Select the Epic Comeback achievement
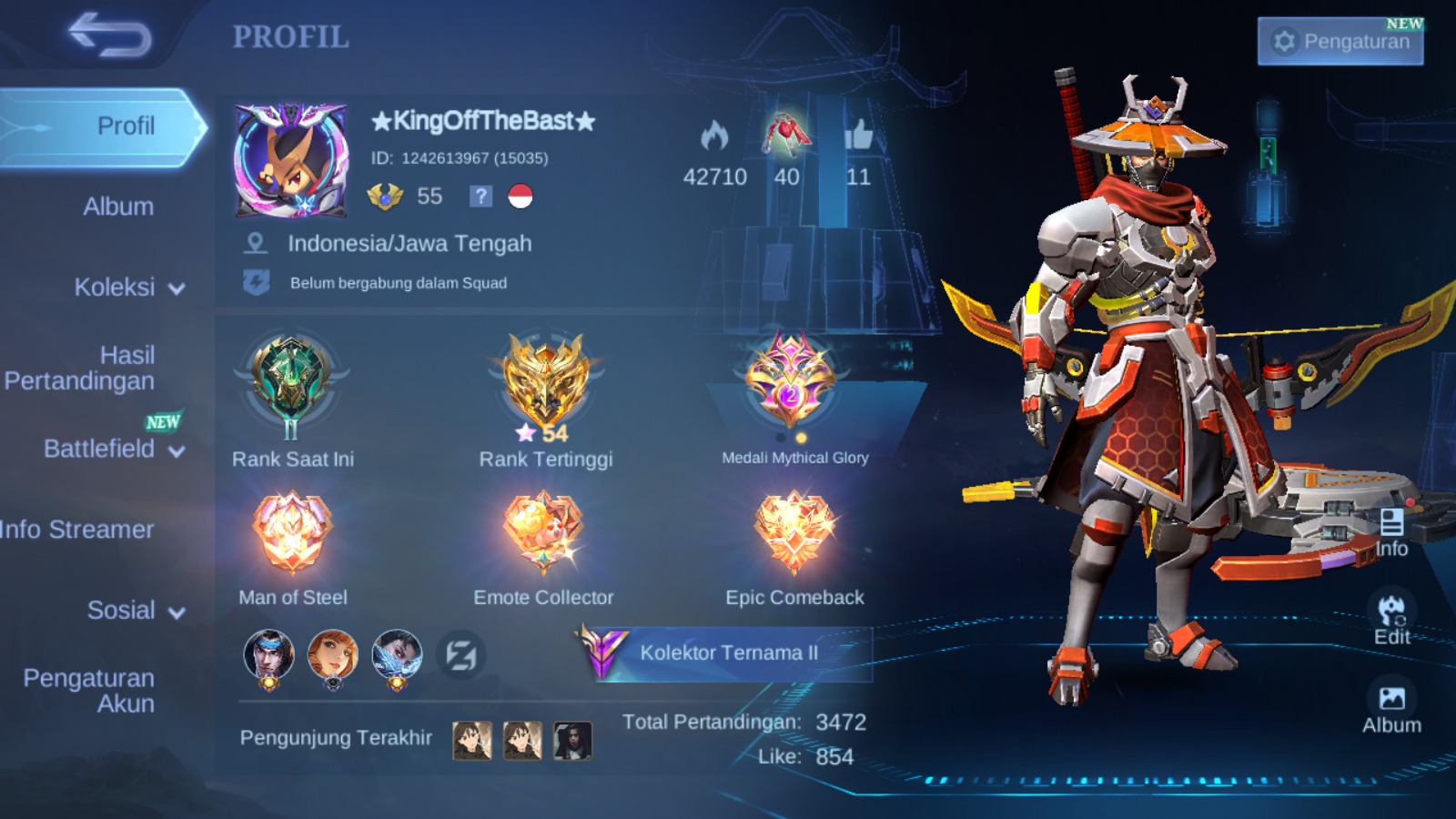The image size is (1456, 819). point(794,533)
